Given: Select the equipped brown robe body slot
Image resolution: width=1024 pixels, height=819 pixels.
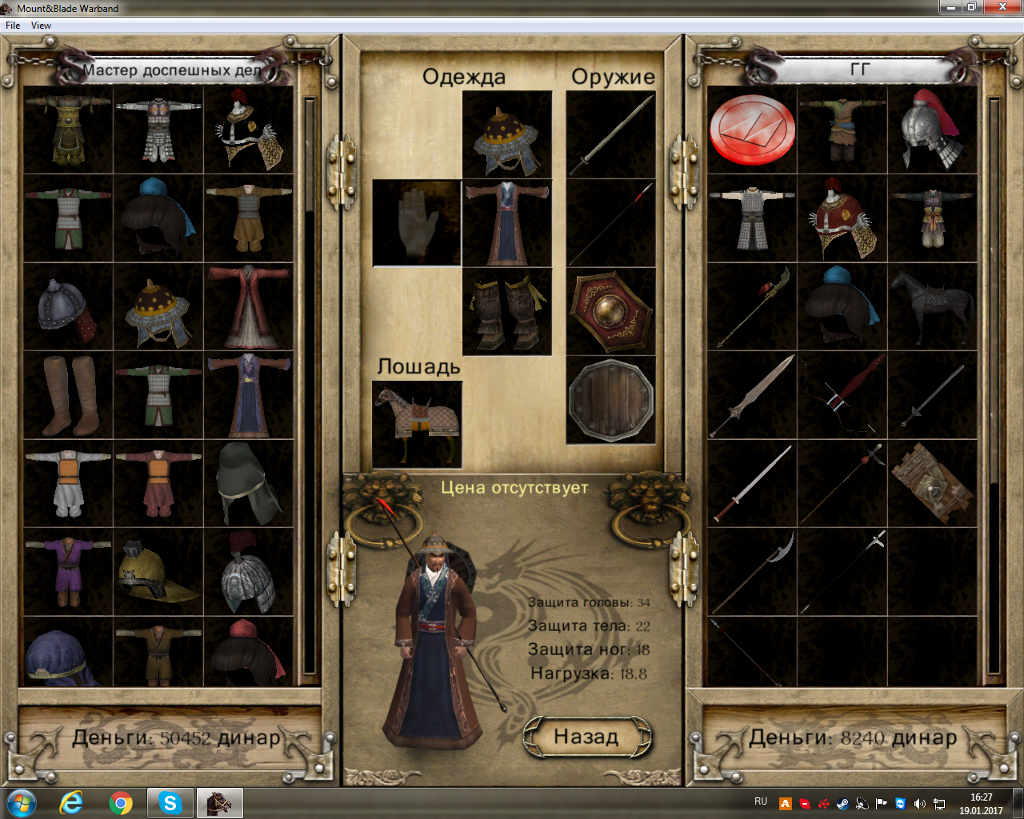Looking at the screenshot, I should [x=507, y=222].
